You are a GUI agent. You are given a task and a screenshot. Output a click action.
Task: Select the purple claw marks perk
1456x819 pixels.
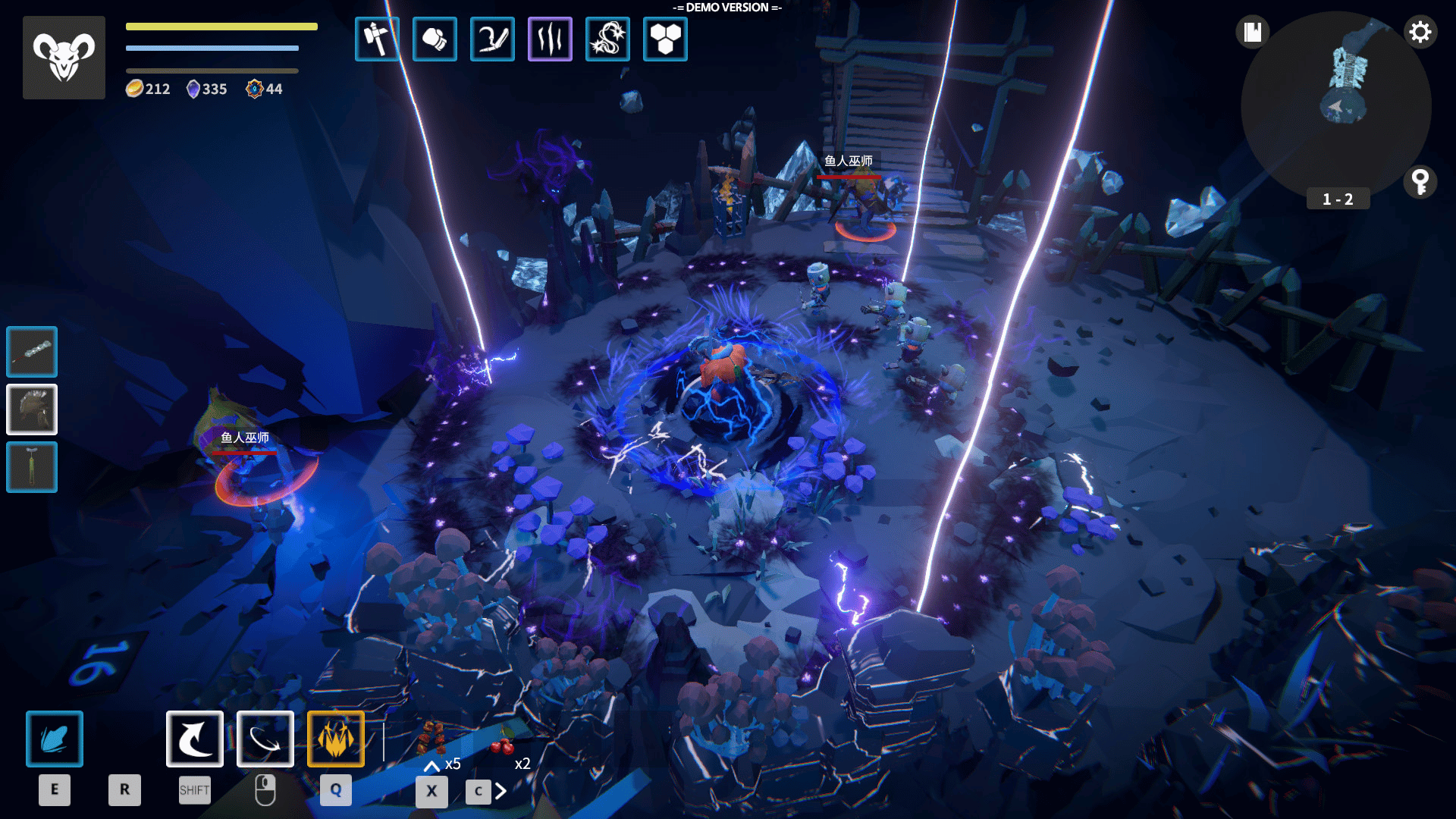click(x=550, y=39)
